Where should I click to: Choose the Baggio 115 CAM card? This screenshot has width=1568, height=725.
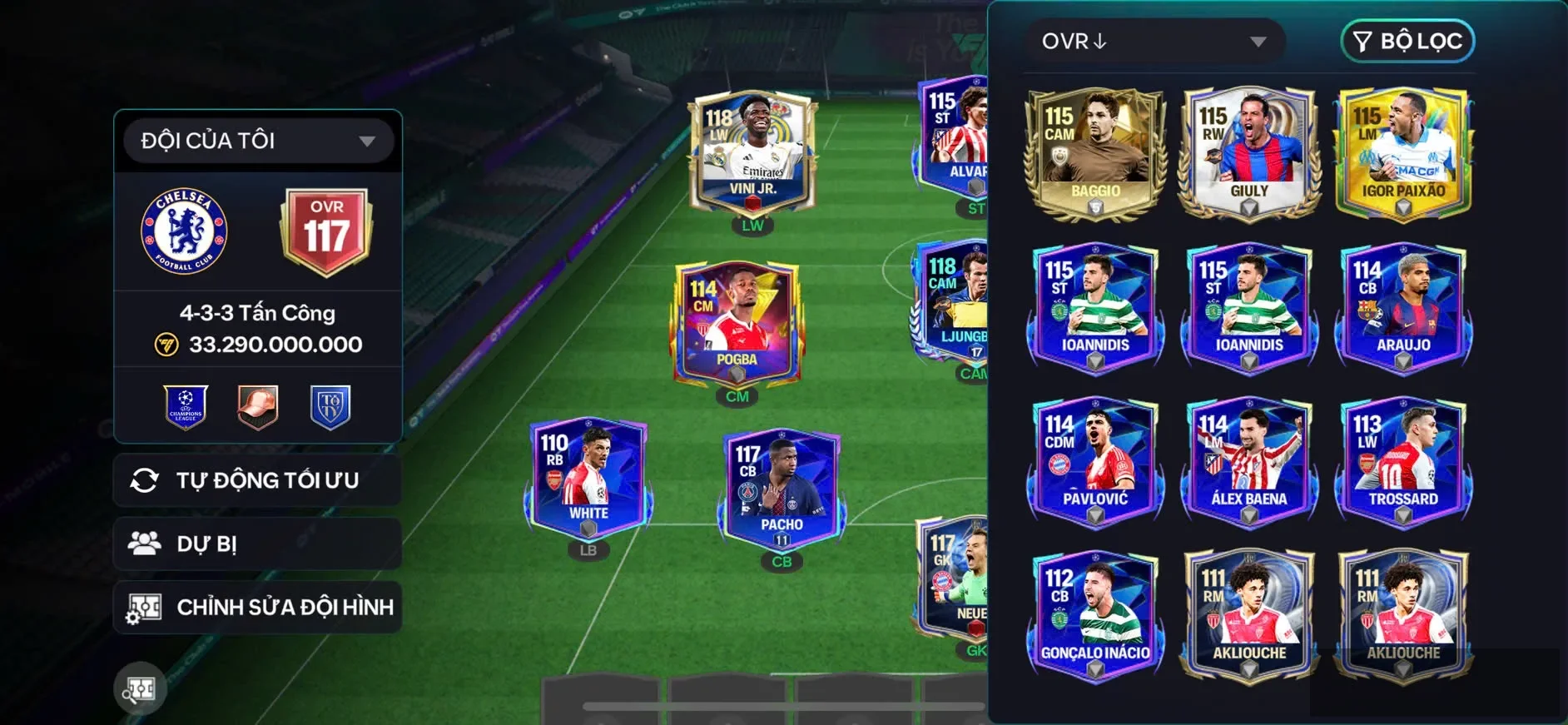pos(1095,154)
